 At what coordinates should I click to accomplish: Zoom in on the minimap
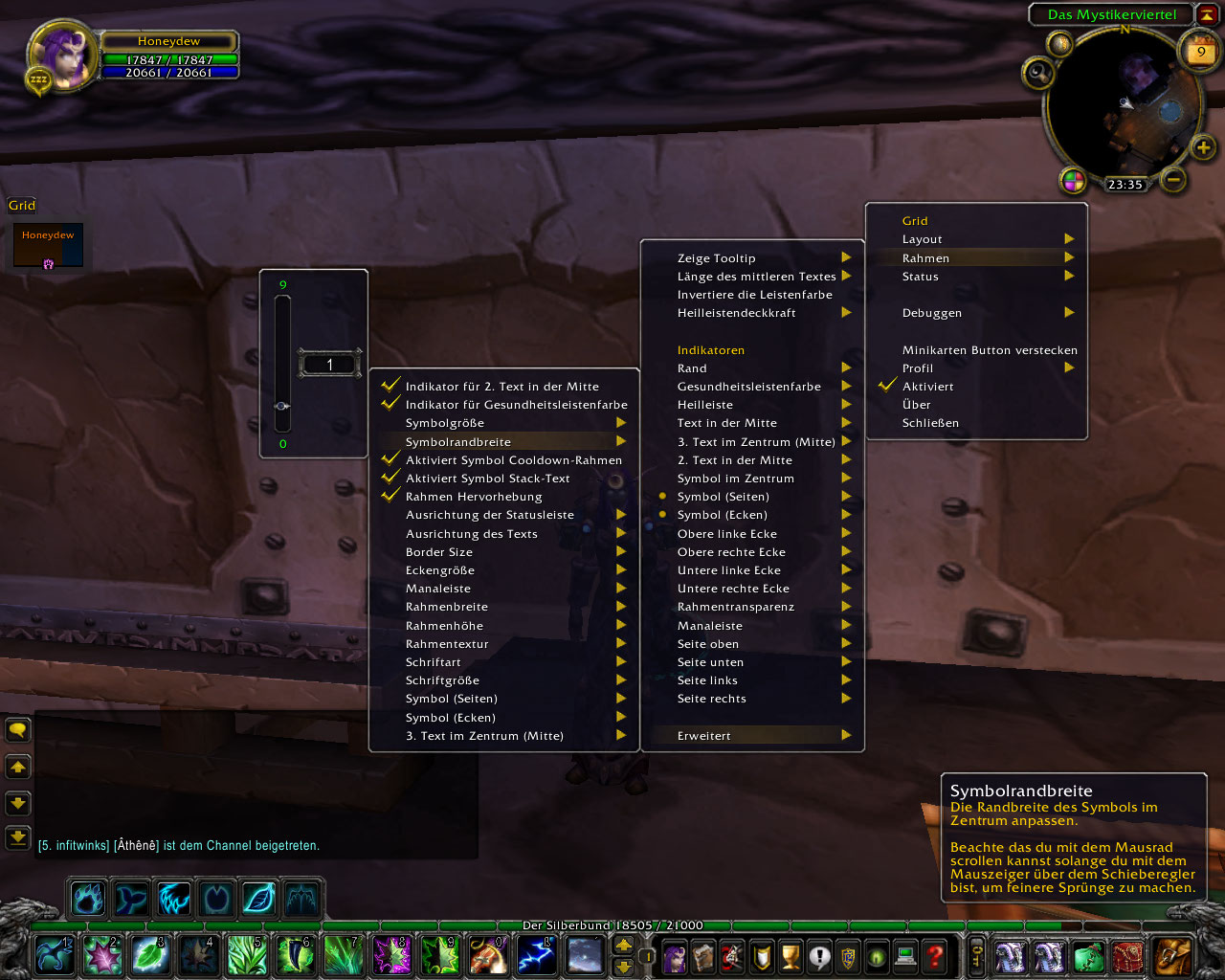click(1203, 147)
